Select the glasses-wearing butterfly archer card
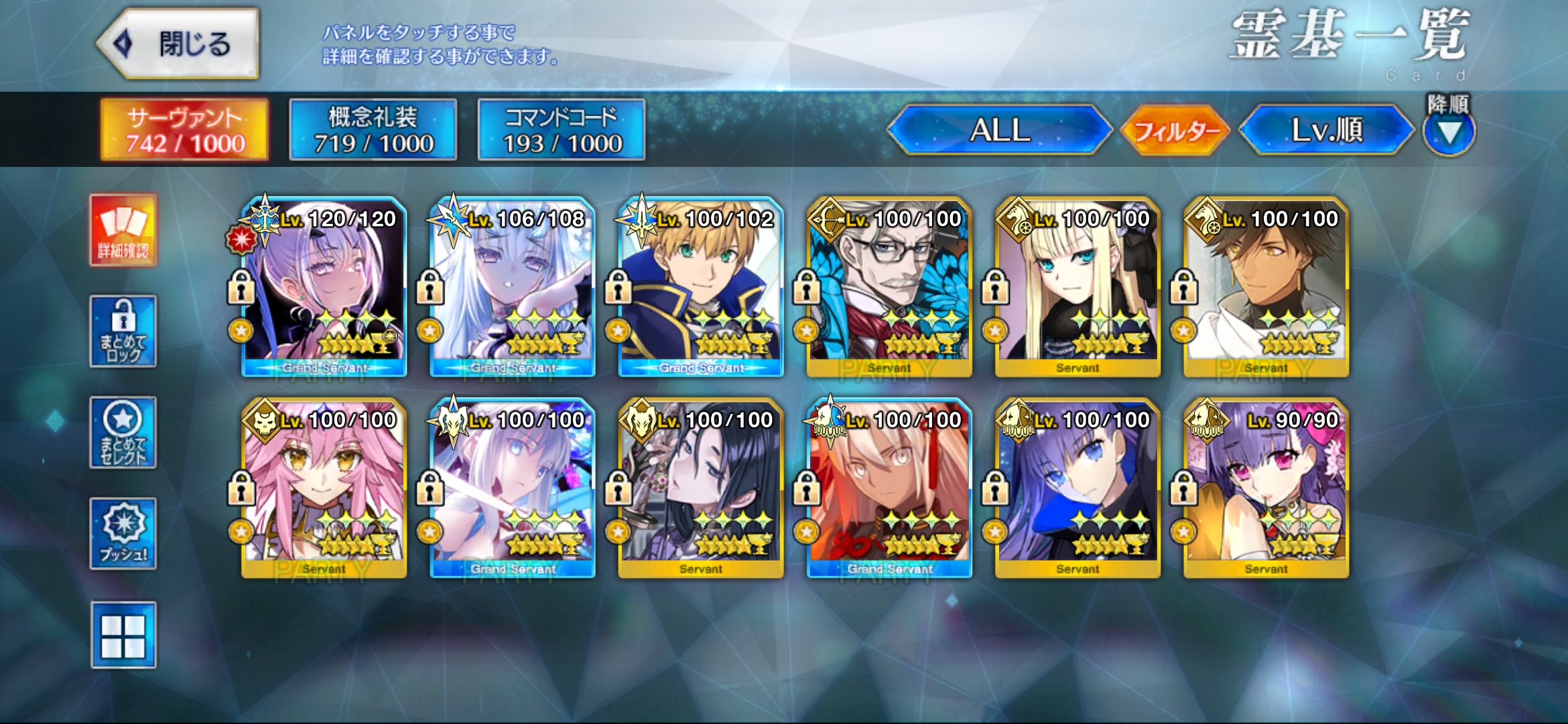 coord(889,287)
